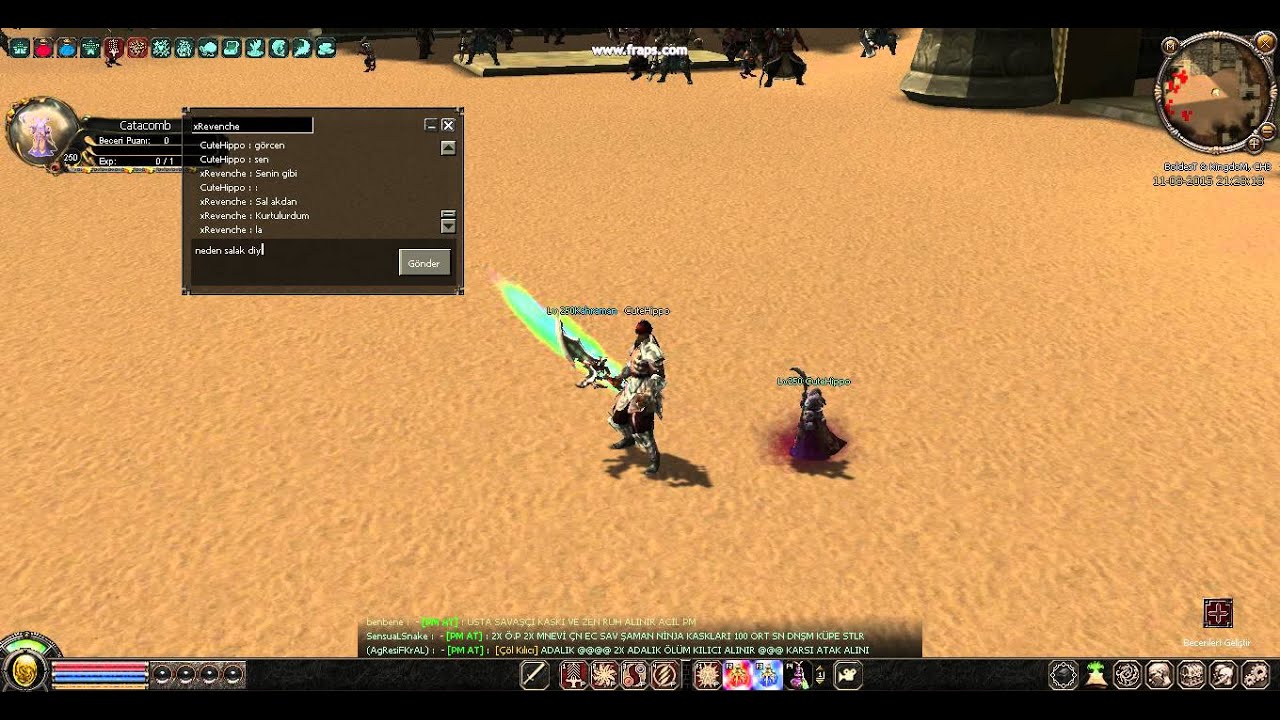
Task: Send the whisper with the Gönder button
Action: [x=424, y=263]
